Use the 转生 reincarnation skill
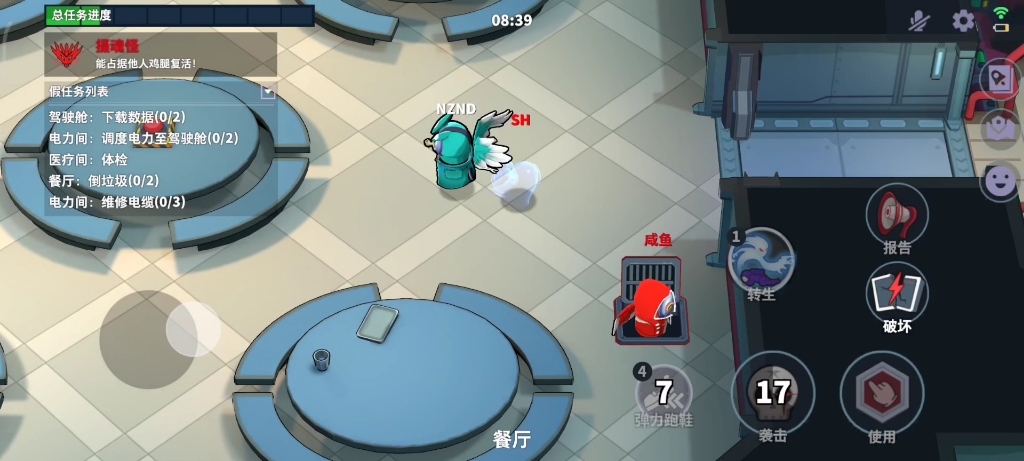 click(x=762, y=264)
